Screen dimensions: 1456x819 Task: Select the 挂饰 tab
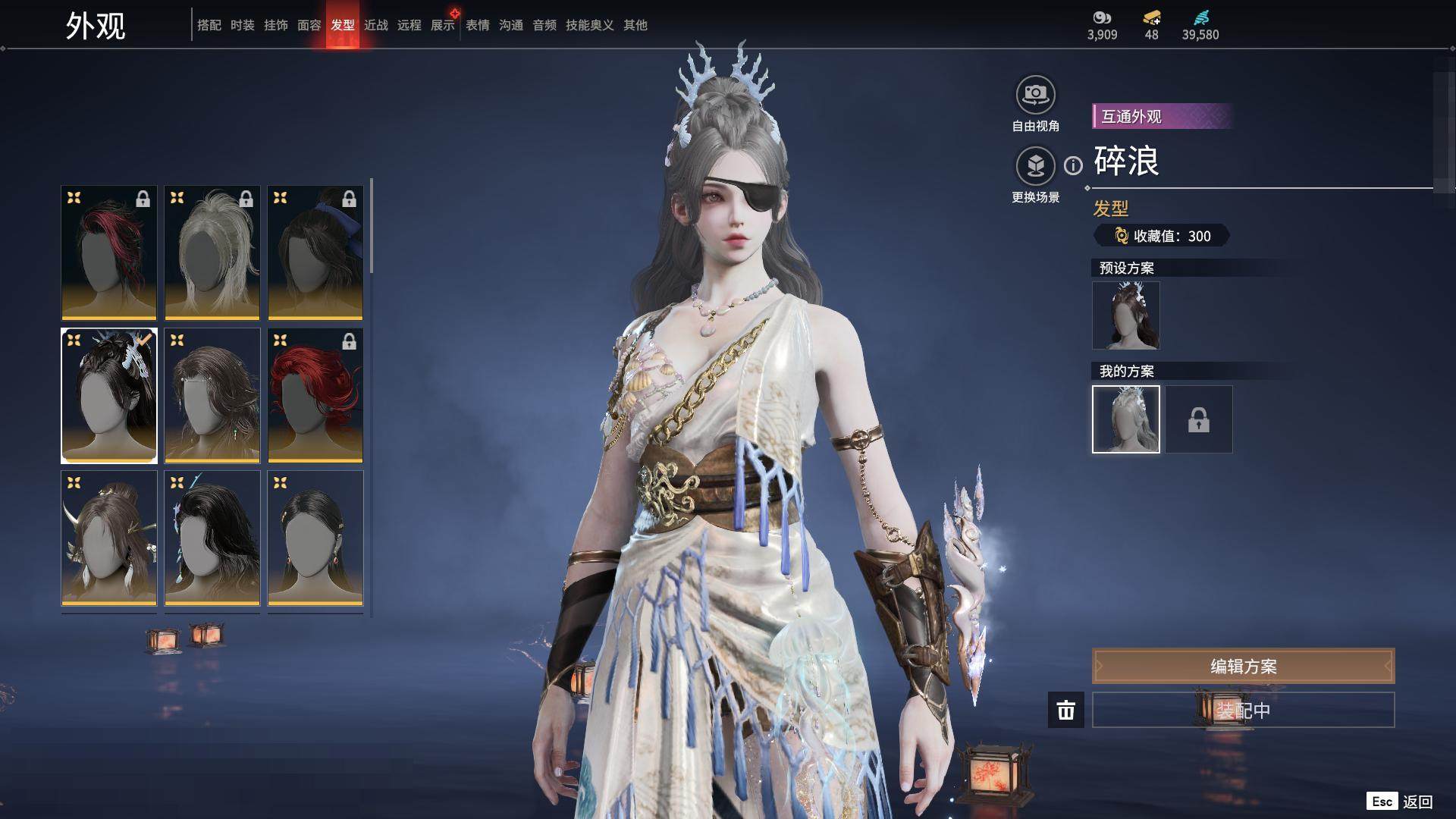(275, 25)
